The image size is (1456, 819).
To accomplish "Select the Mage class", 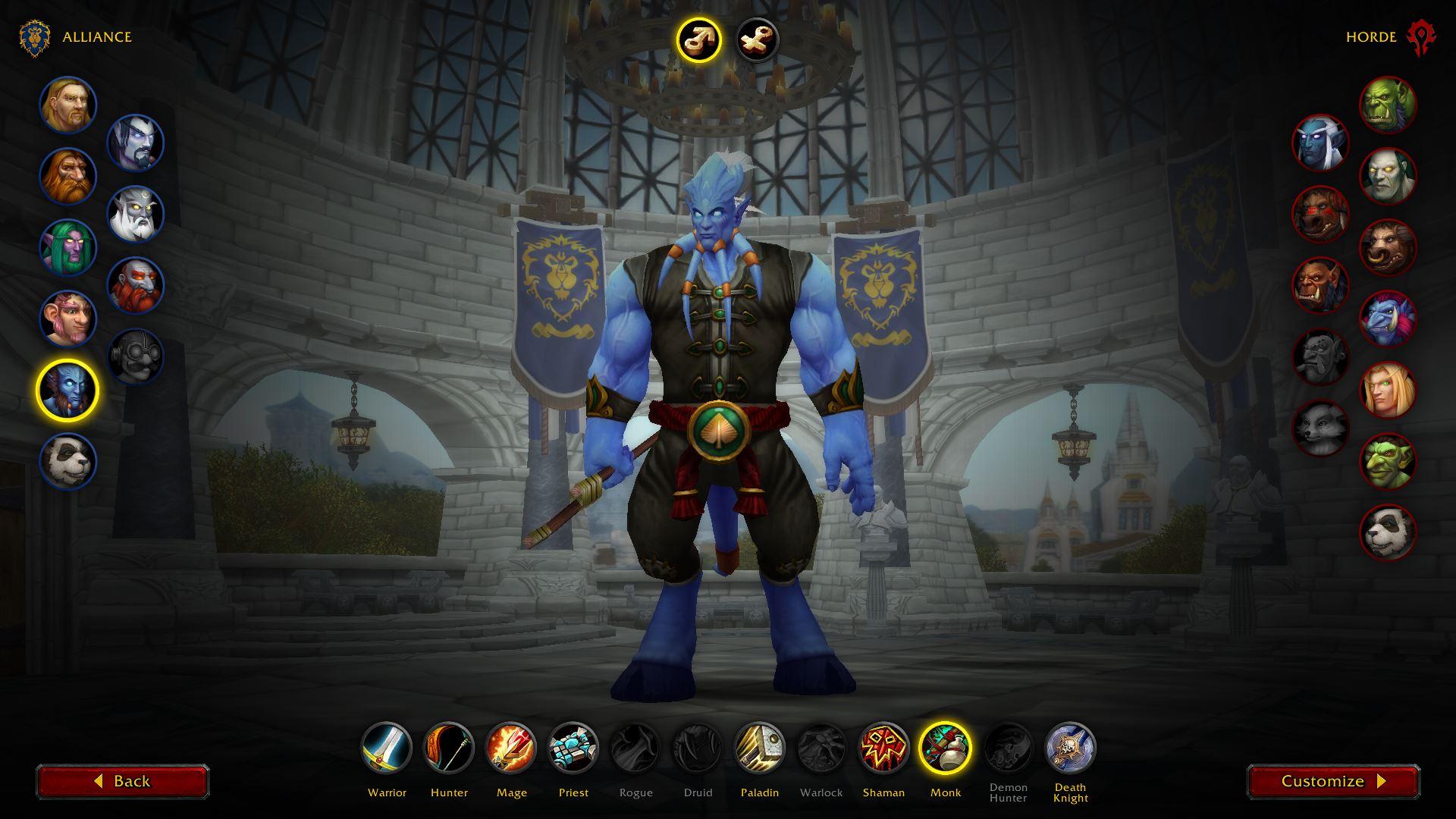I will [511, 748].
